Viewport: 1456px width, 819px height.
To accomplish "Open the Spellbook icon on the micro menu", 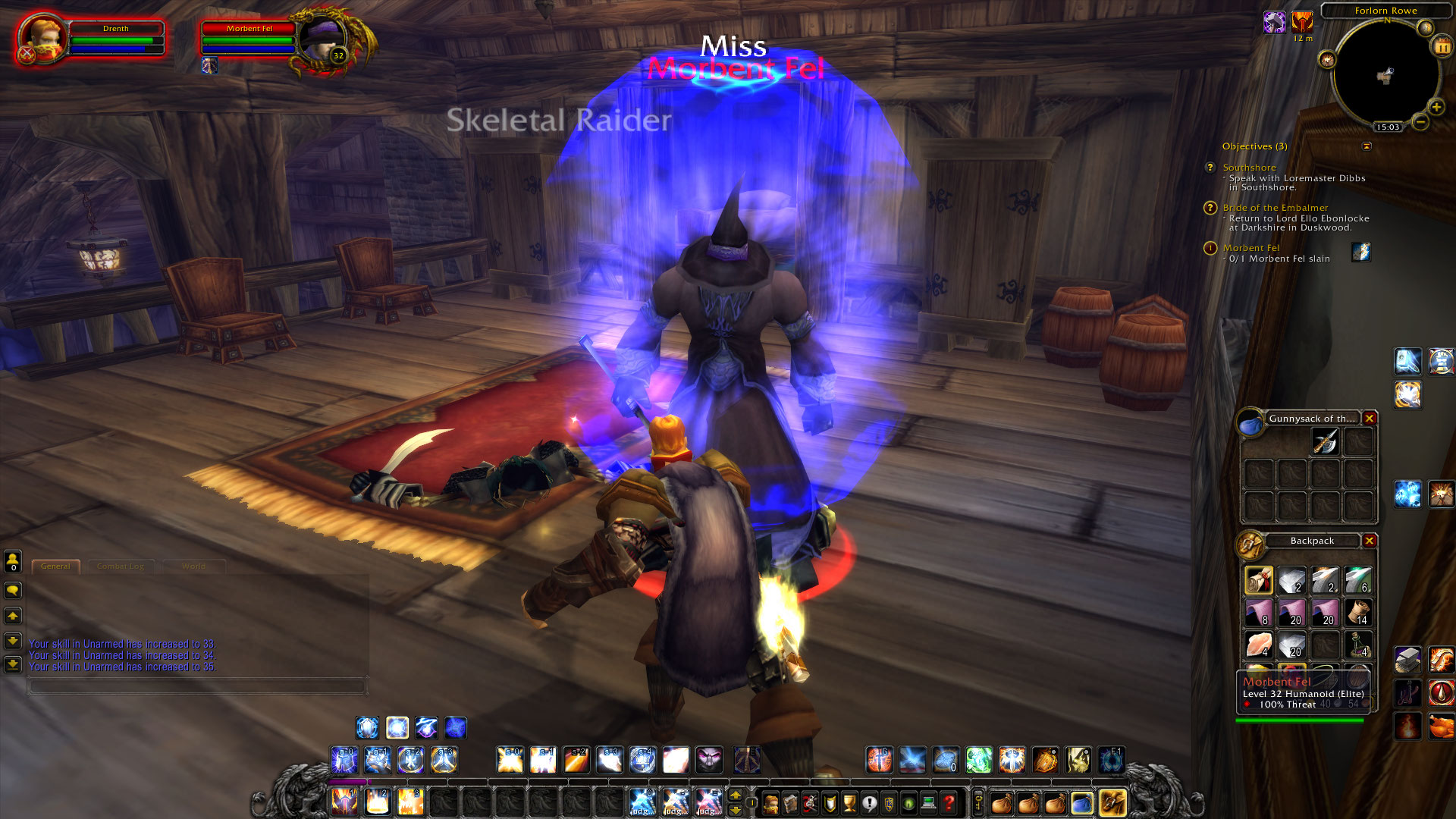I will pos(789,802).
